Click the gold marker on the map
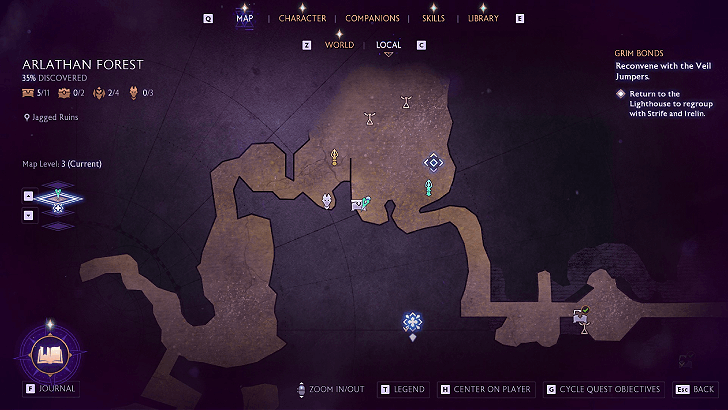 (x=335, y=157)
